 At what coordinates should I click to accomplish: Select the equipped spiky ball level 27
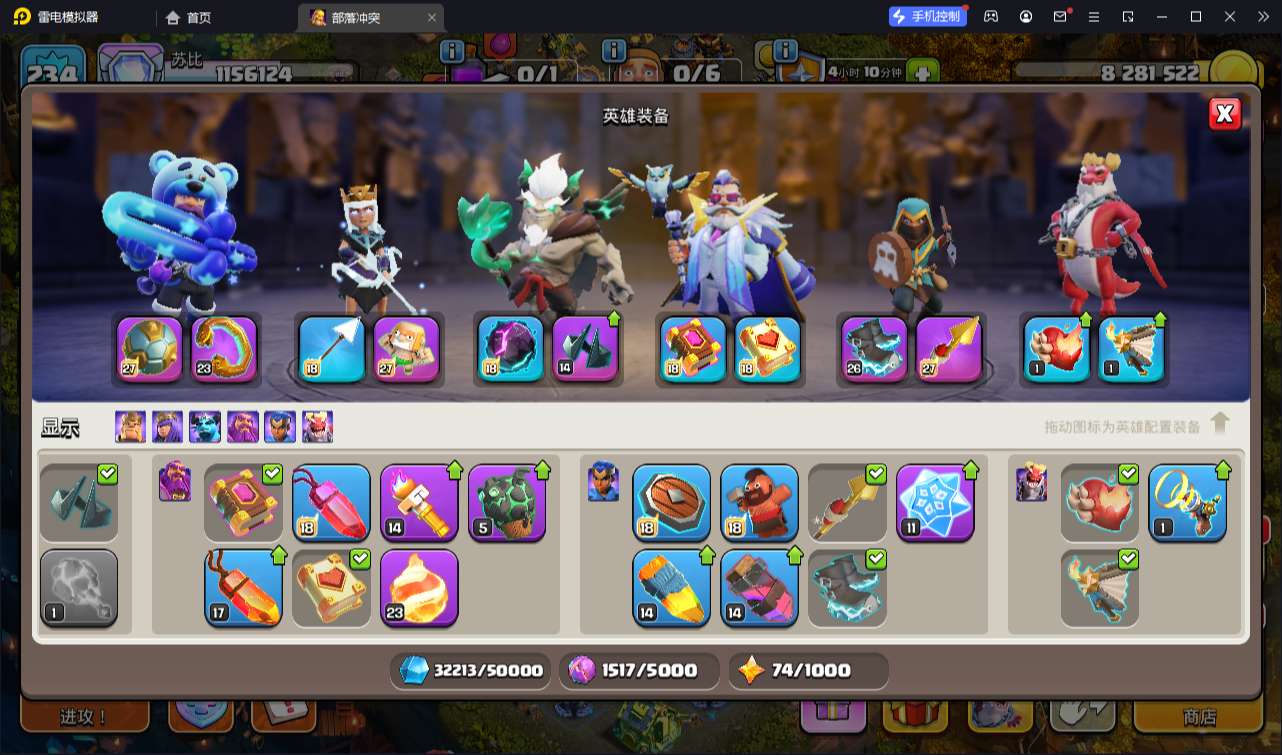tap(150, 349)
